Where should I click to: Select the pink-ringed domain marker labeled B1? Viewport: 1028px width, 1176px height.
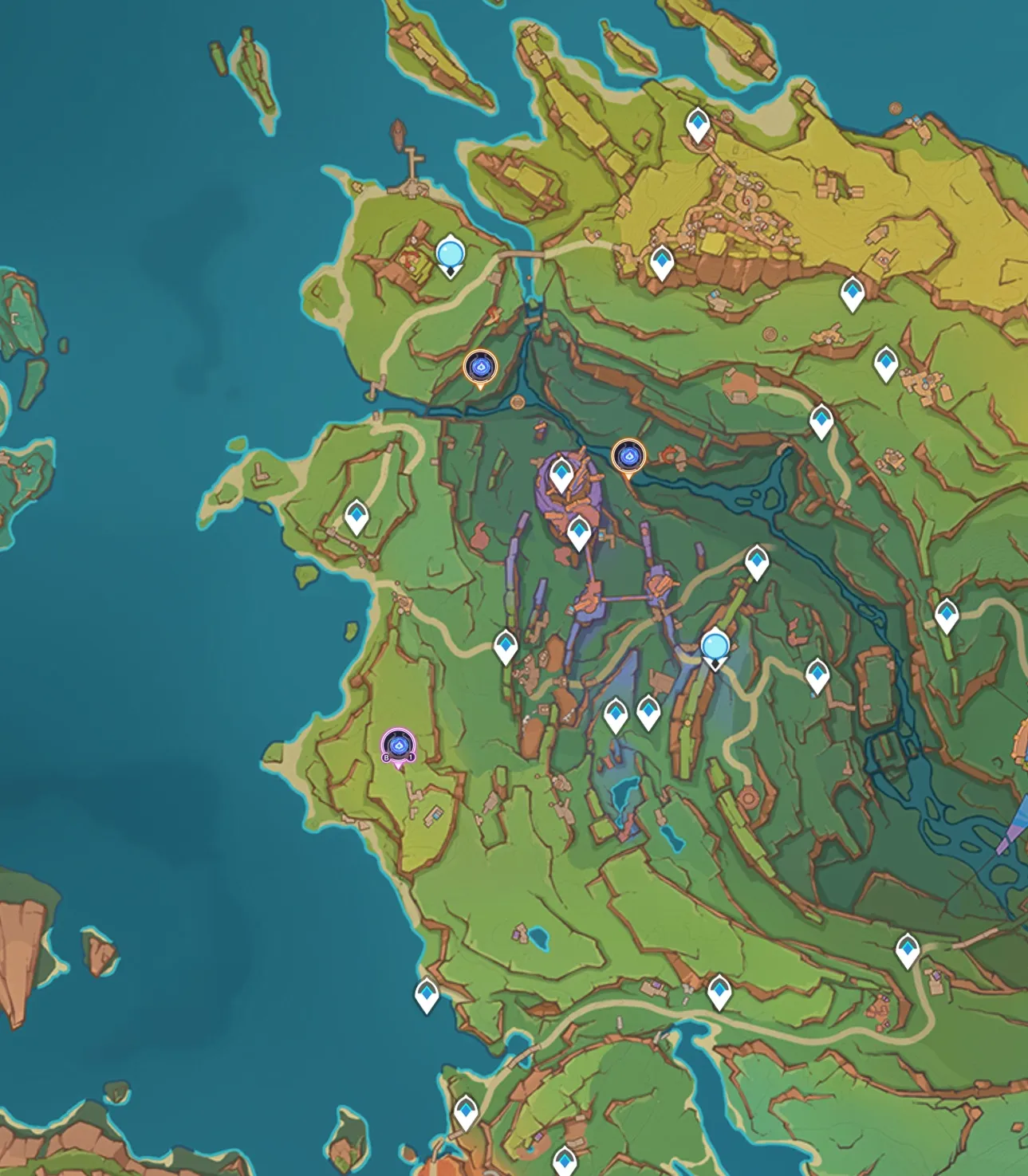pyautogui.click(x=398, y=746)
